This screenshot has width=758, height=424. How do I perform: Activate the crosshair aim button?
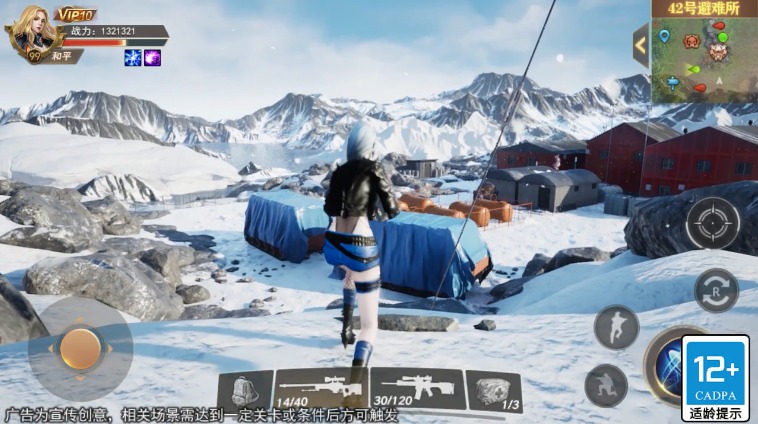pyautogui.click(x=713, y=223)
